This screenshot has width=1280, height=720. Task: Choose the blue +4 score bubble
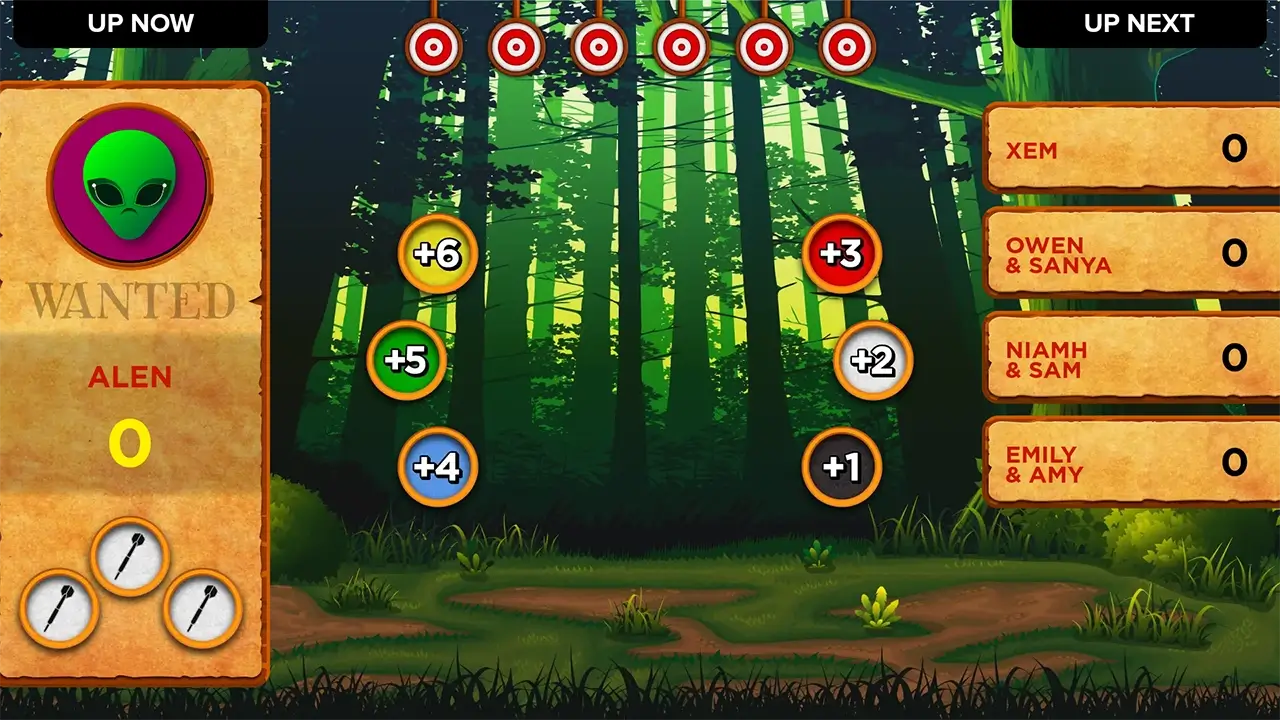coord(438,465)
